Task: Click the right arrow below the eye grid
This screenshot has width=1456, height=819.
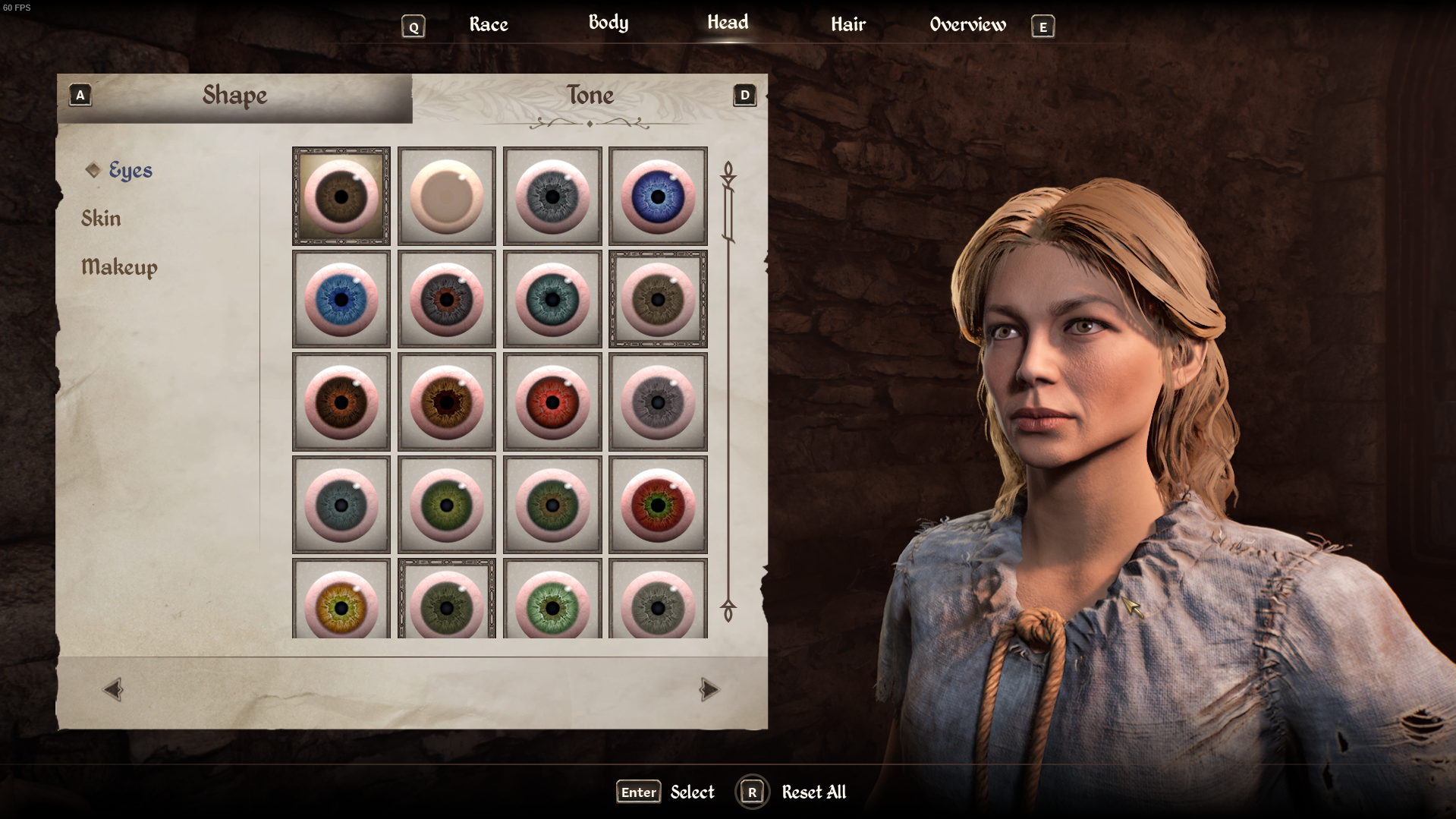Action: point(709,689)
